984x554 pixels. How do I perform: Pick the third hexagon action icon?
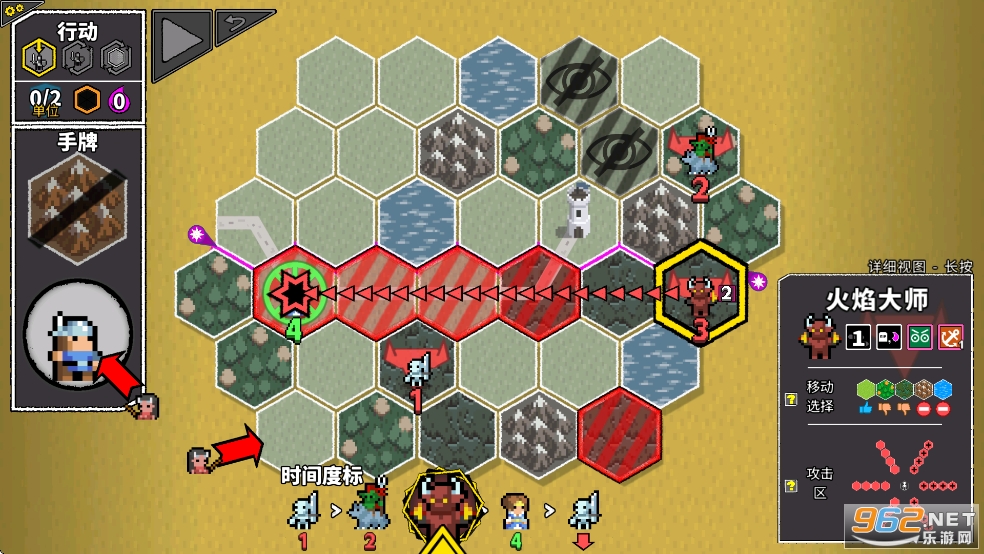coord(114,58)
